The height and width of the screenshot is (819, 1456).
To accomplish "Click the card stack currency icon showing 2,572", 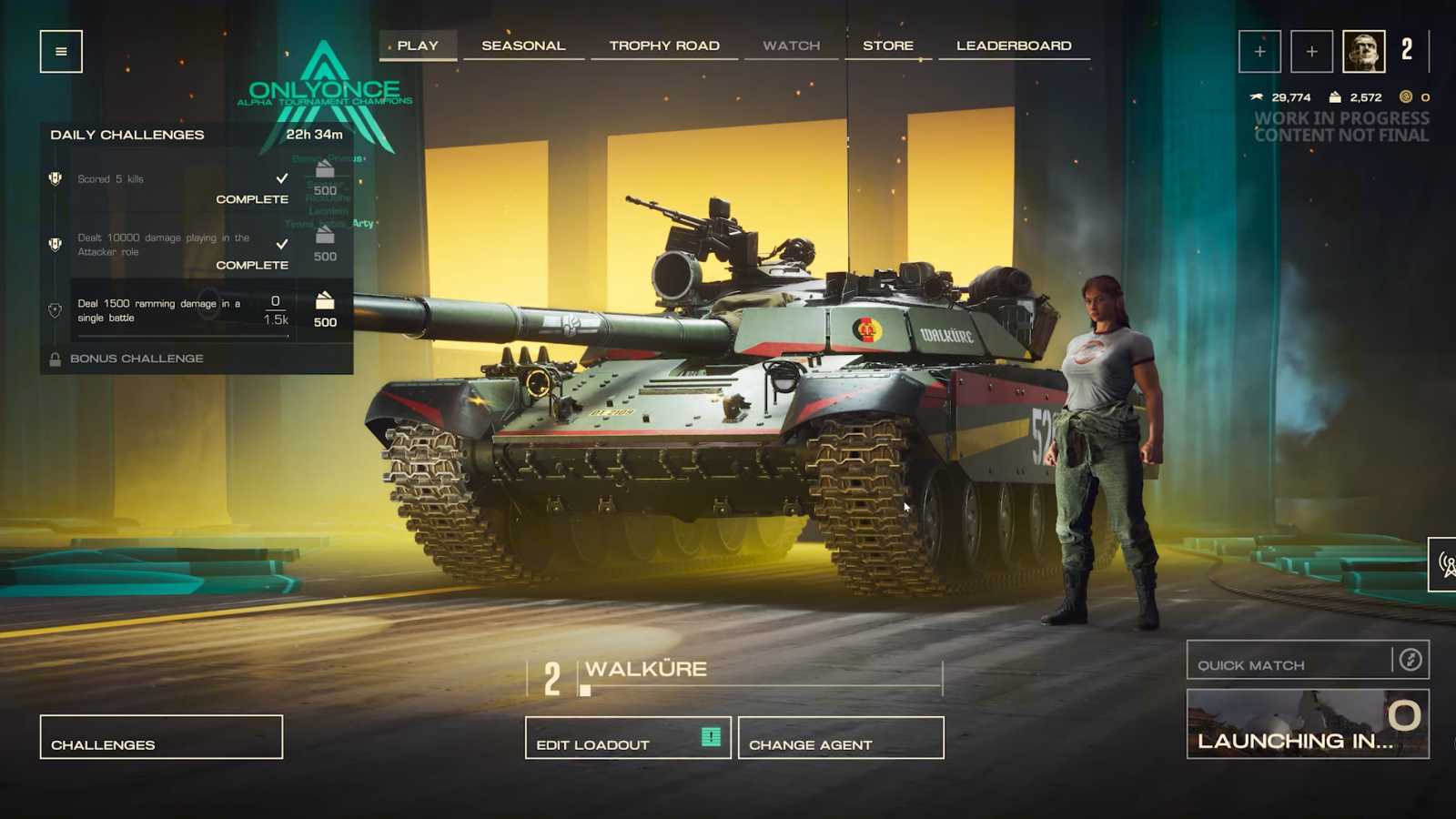I will 1335,96.
